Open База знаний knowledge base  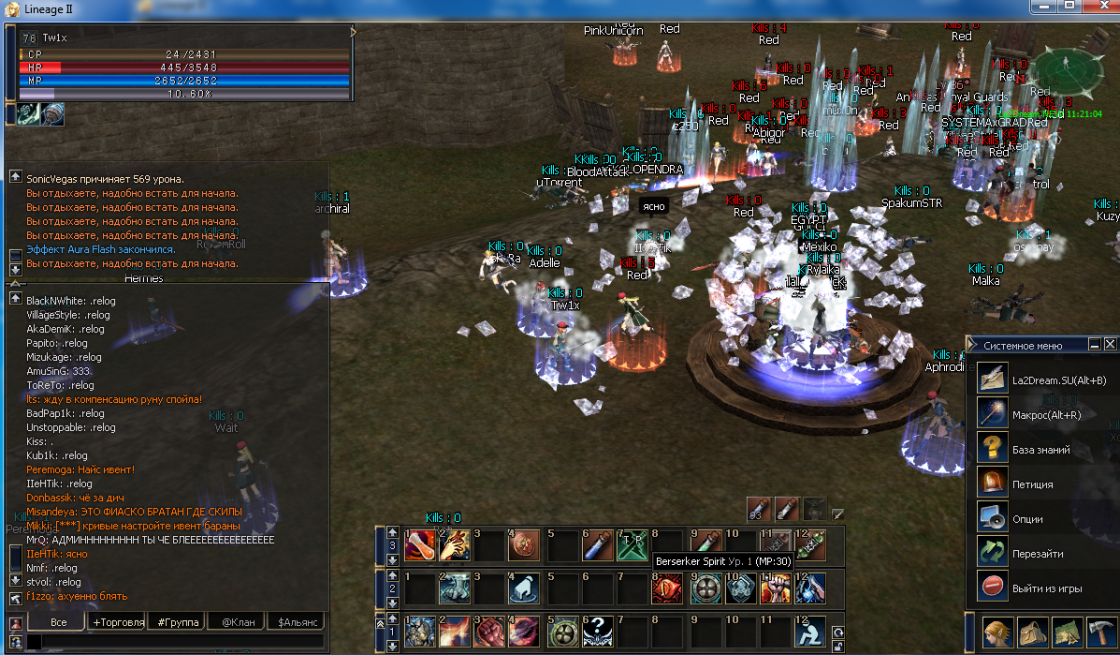click(1041, 450)
